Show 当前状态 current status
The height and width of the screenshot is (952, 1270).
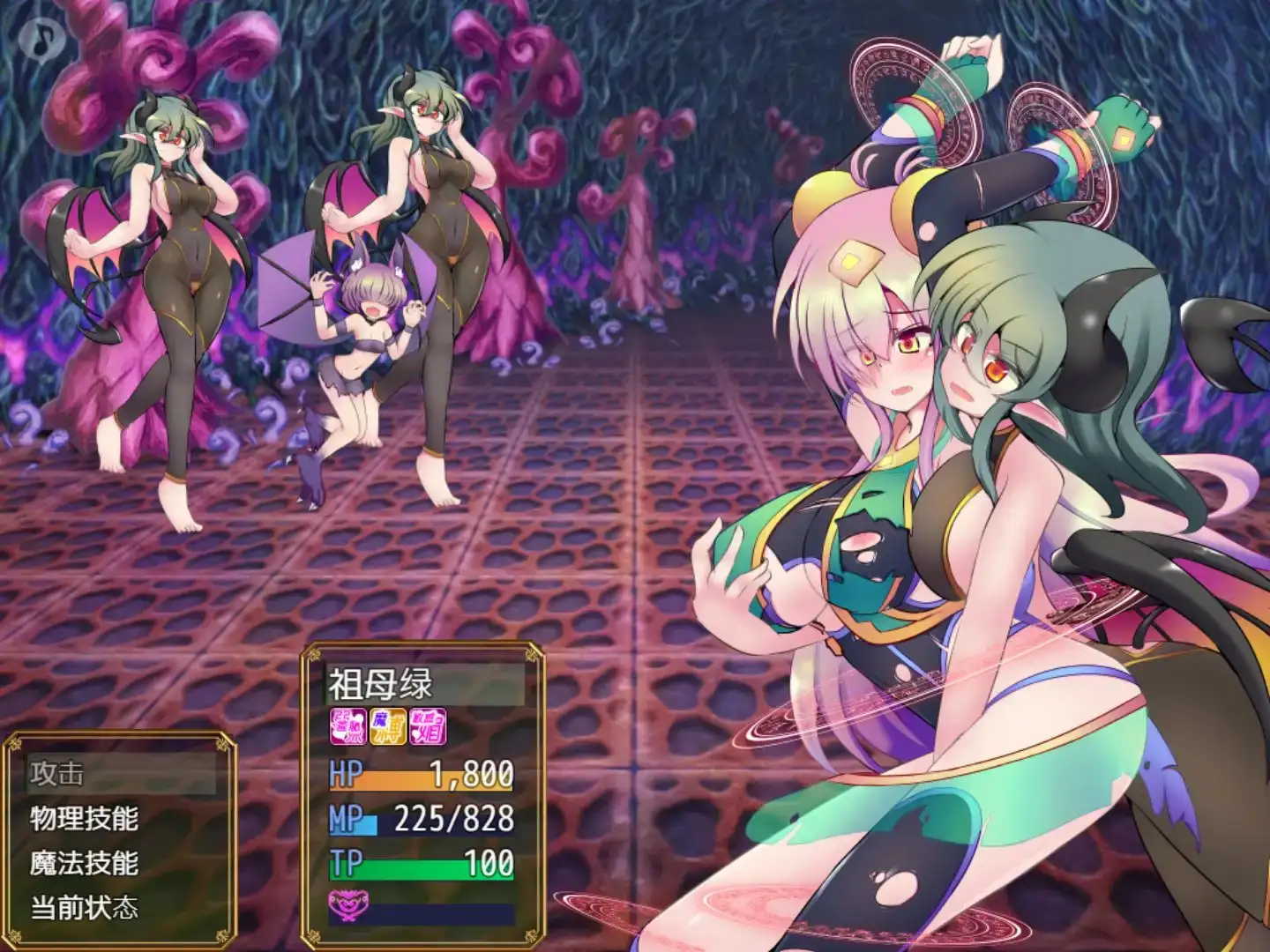click(x=85, y=907)
